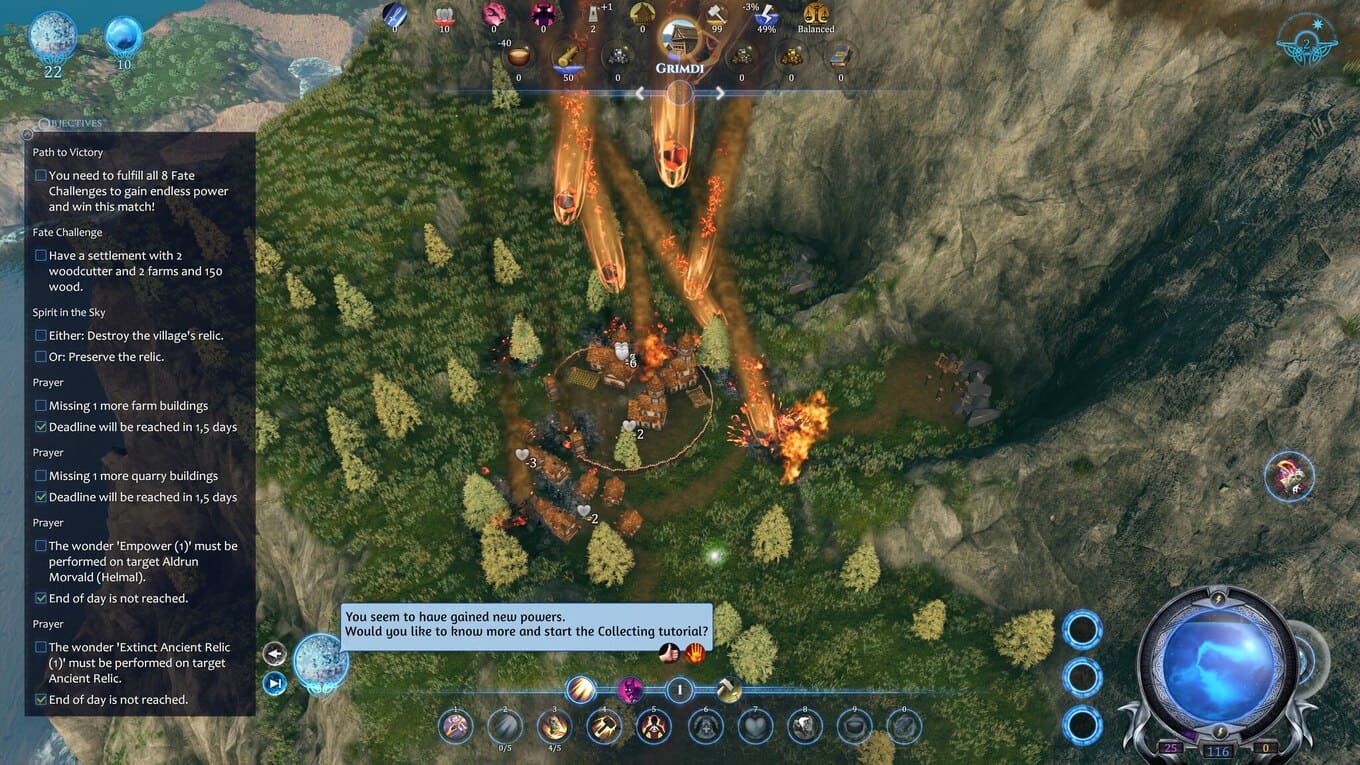The height and width of the screenshot is (765, 1360).
Task: Decline the tutorial with the fiery hand icon
Action: (x=694, y=653)
